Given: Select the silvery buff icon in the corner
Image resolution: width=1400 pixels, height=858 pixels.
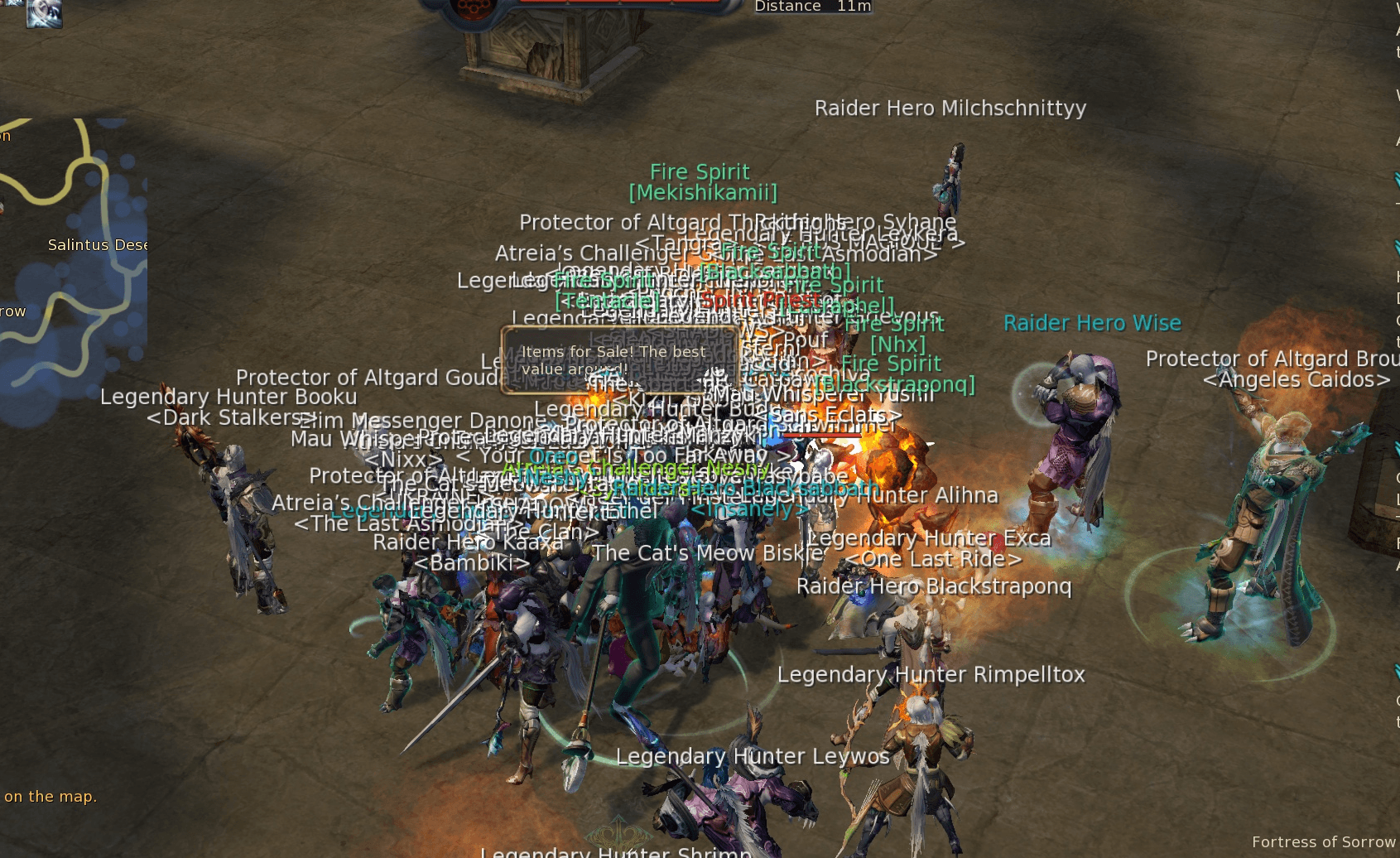Looking at the screenshot, I should pos(44,12).
